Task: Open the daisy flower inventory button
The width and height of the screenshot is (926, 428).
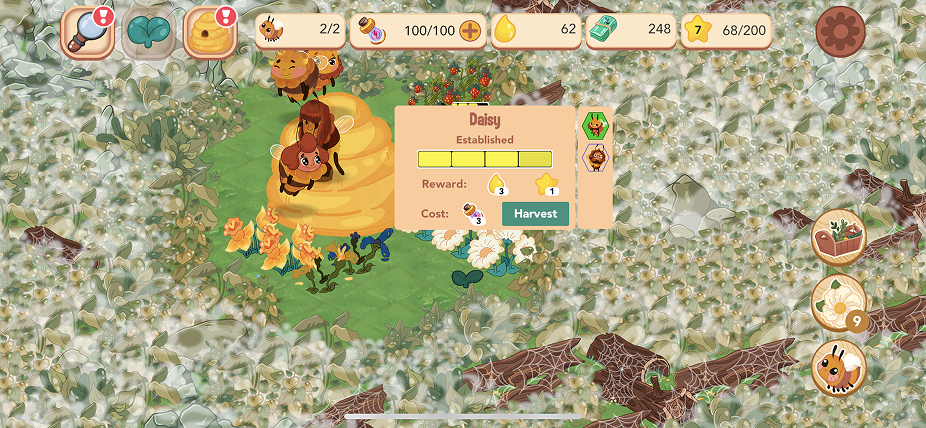Action: pos(838,302)
